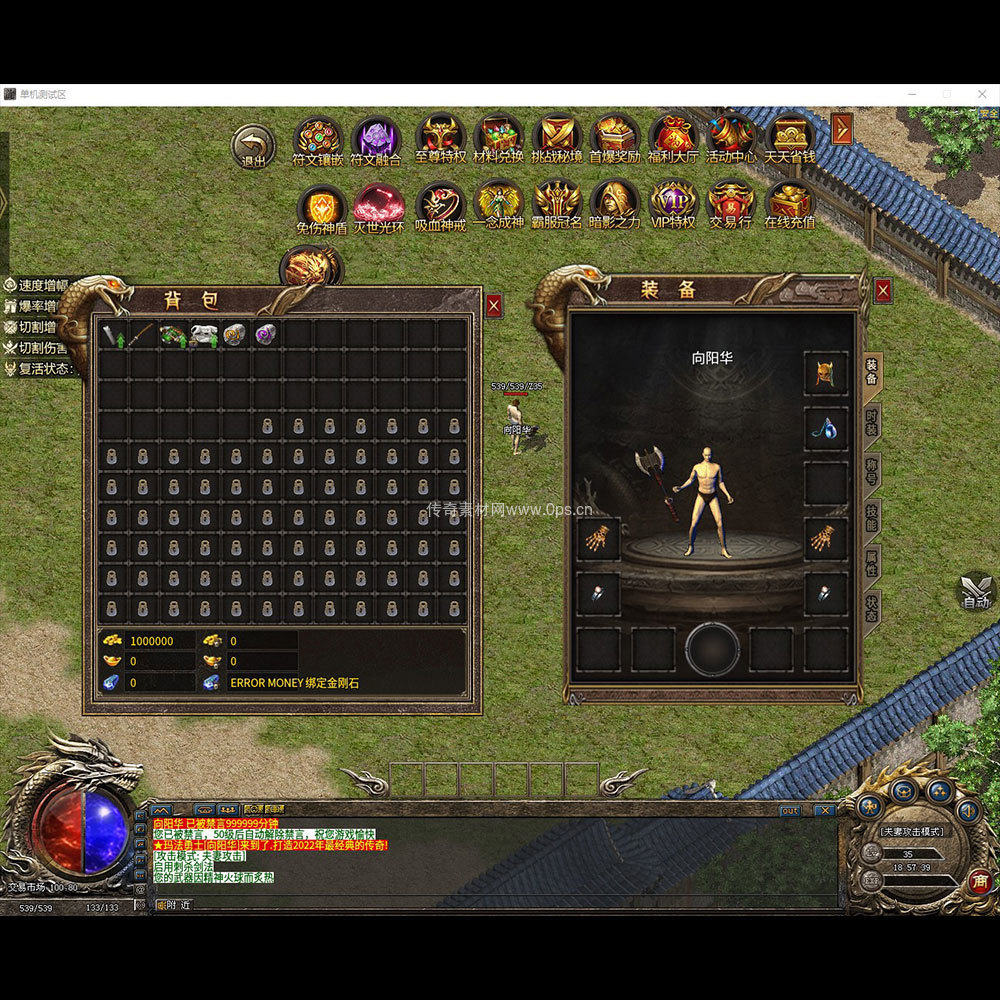Activate the 免伤神盾 shield icon

pos(321,208)
